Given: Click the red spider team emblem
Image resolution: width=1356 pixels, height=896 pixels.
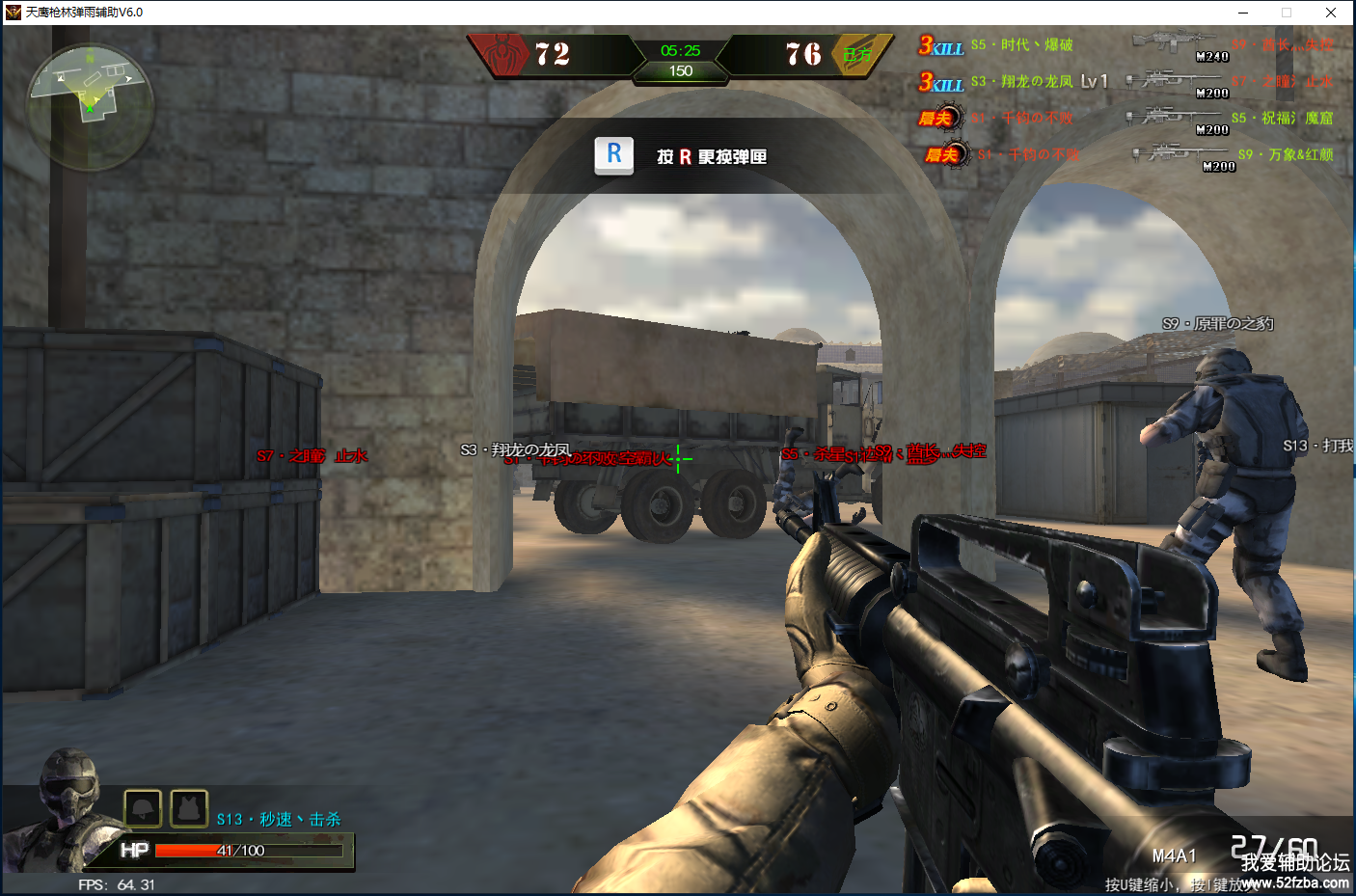Looking at the screenshot, I should (x=502, y=54).
